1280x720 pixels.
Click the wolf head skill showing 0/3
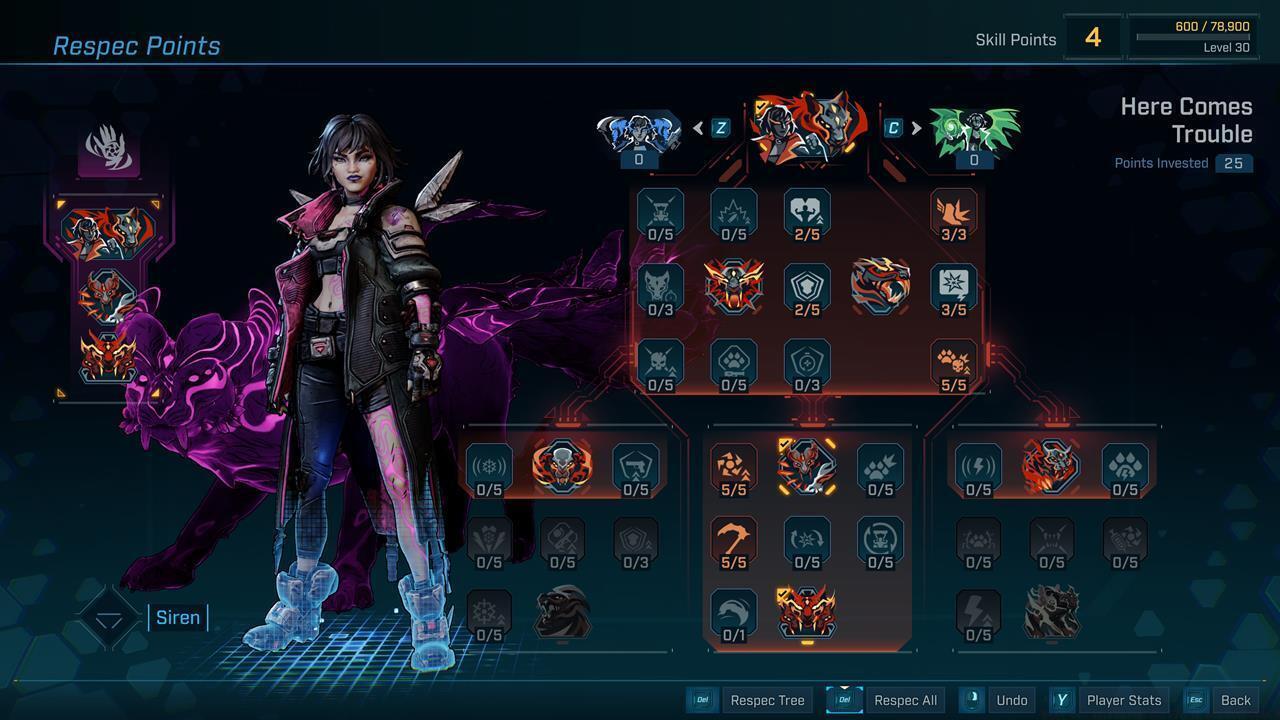661,287
